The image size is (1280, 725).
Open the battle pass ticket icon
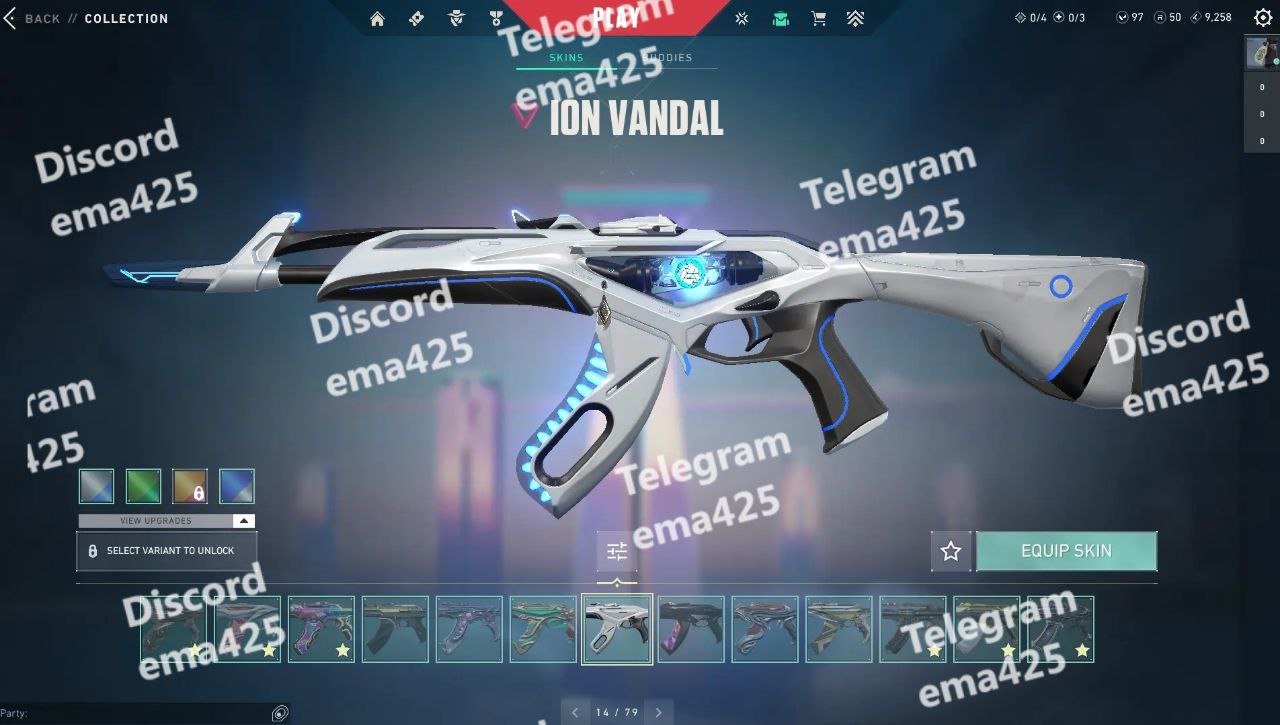(x=417, y=18)
